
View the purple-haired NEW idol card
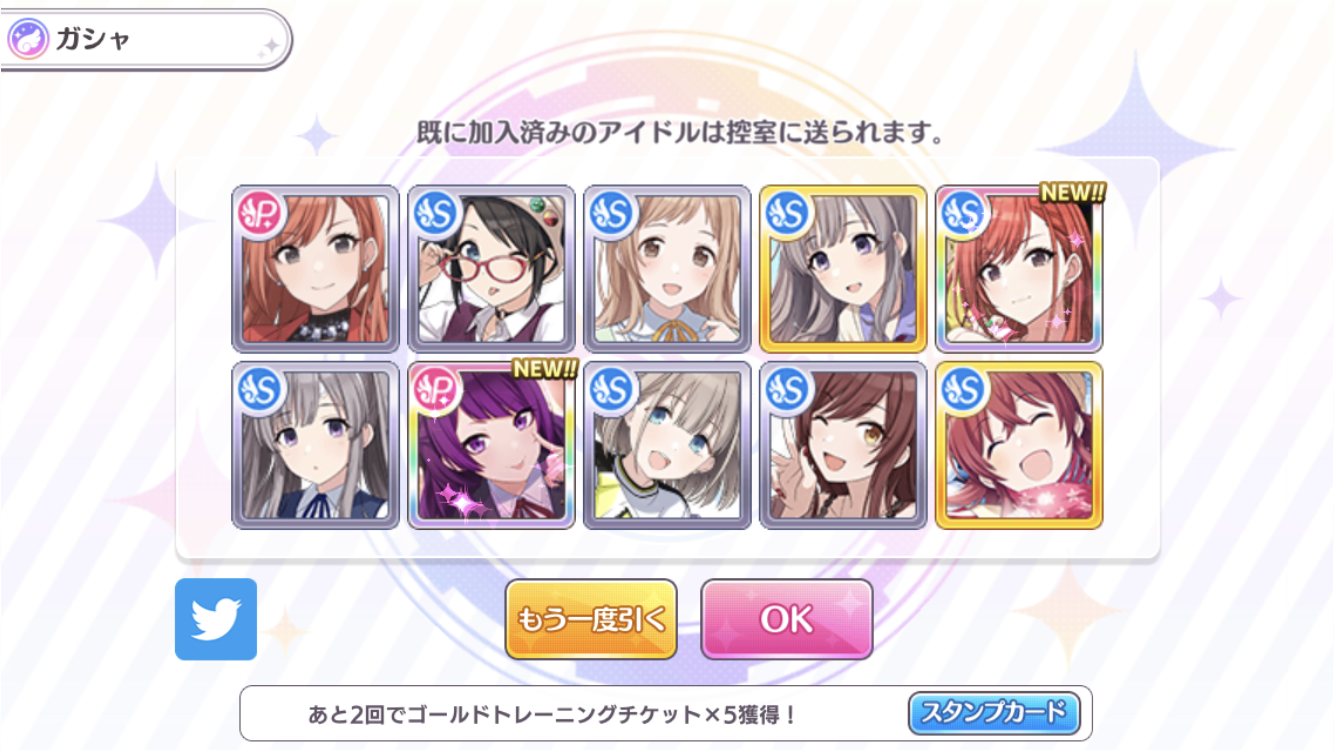491,445
